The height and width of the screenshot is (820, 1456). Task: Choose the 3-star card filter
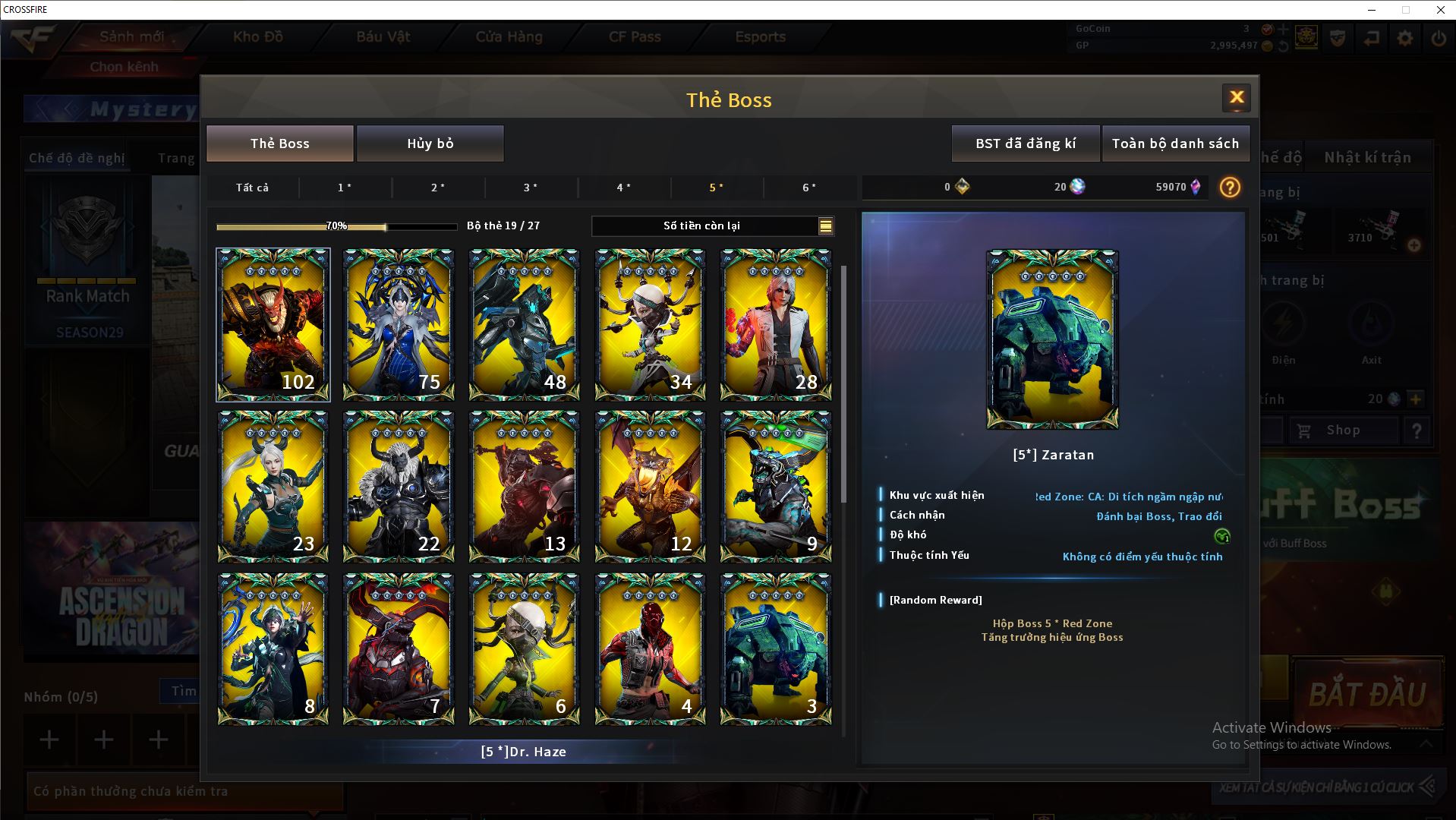coord(531,188)
